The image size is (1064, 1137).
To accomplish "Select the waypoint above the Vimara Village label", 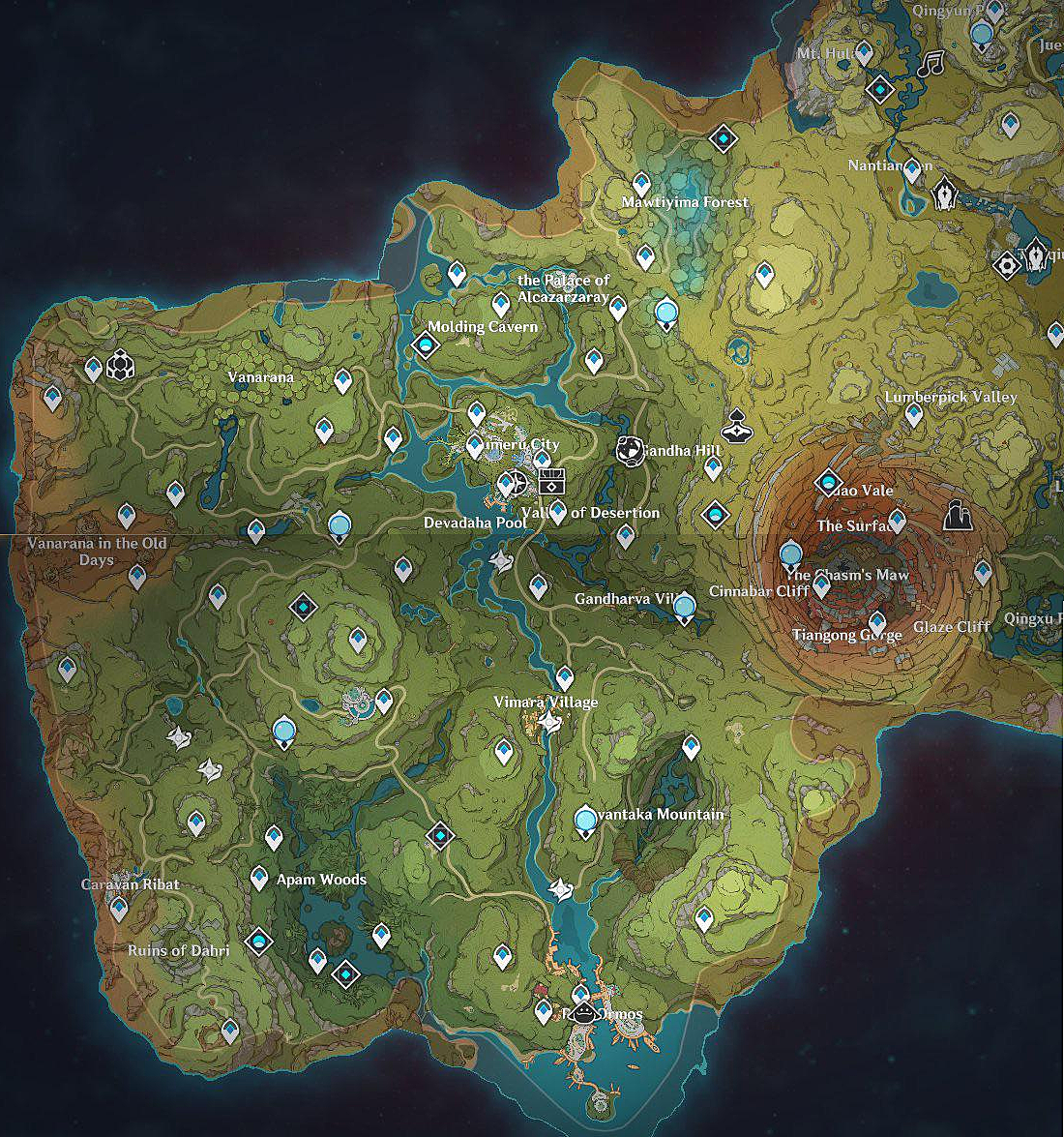I will [x=565, y=676].
